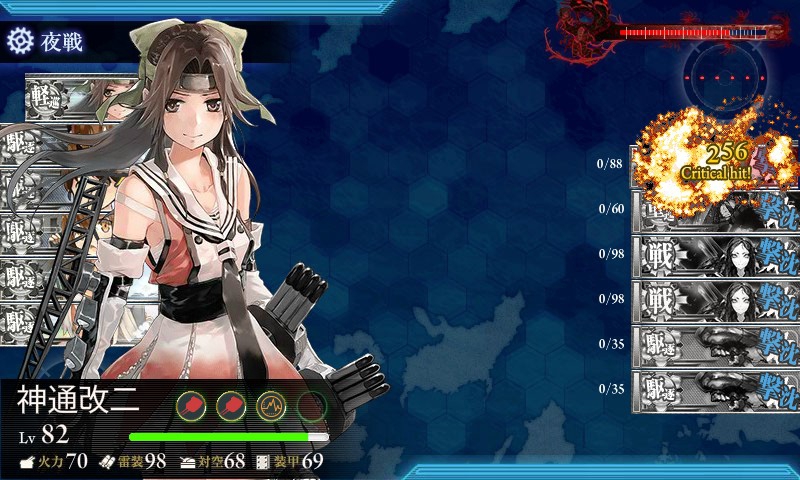Click the orange radar equipment icon
The height and width of the screenshot is (480, 800).
click(271, 405)
